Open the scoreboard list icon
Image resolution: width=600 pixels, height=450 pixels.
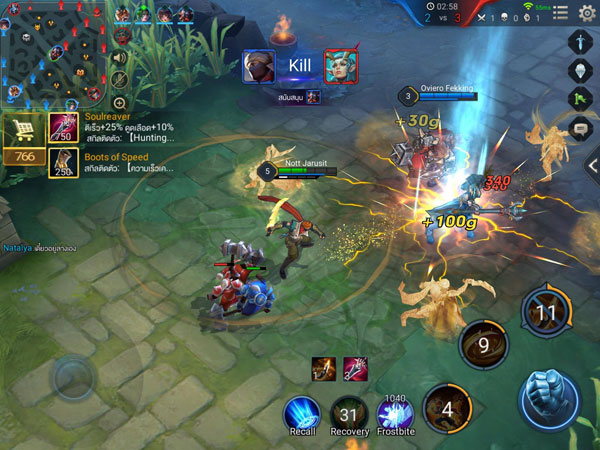[x=561, y=13]
